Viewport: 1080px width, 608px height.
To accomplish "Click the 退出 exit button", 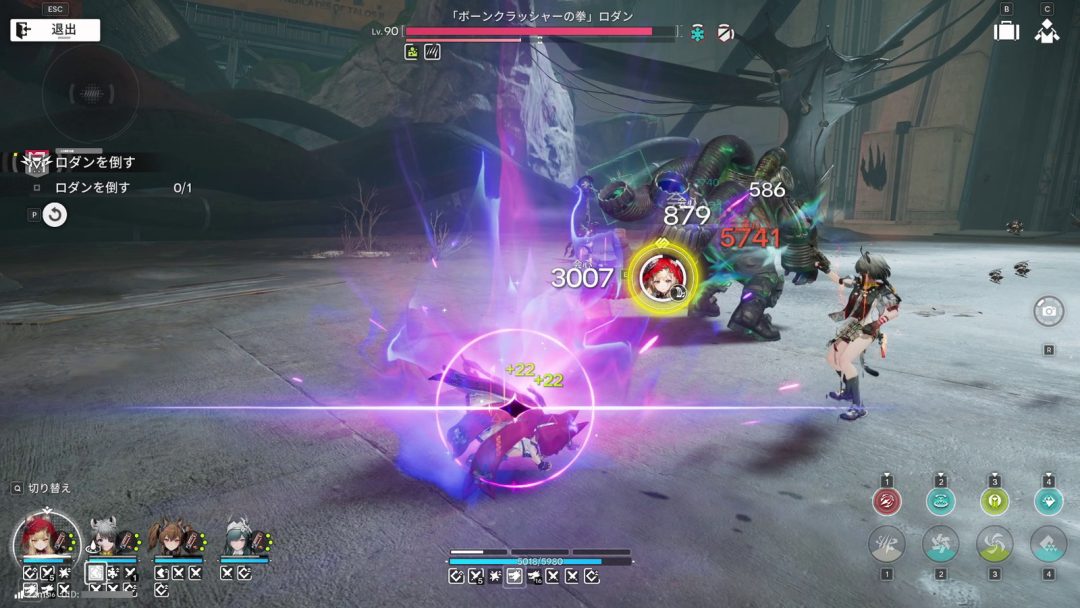I will coord(55,30).
